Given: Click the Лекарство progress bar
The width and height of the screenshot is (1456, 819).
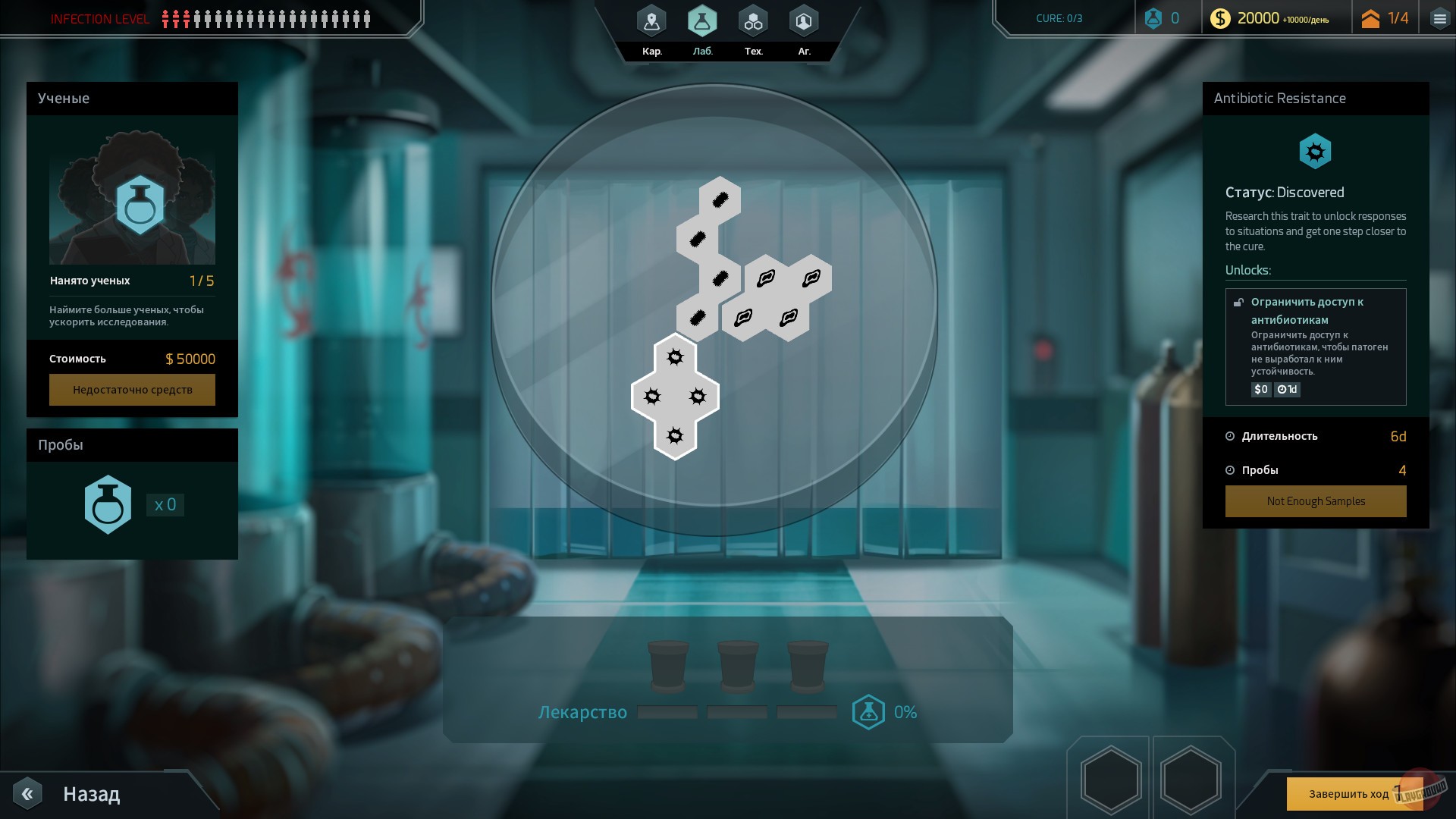Looking at the screenshot, I should click(736, 711).
